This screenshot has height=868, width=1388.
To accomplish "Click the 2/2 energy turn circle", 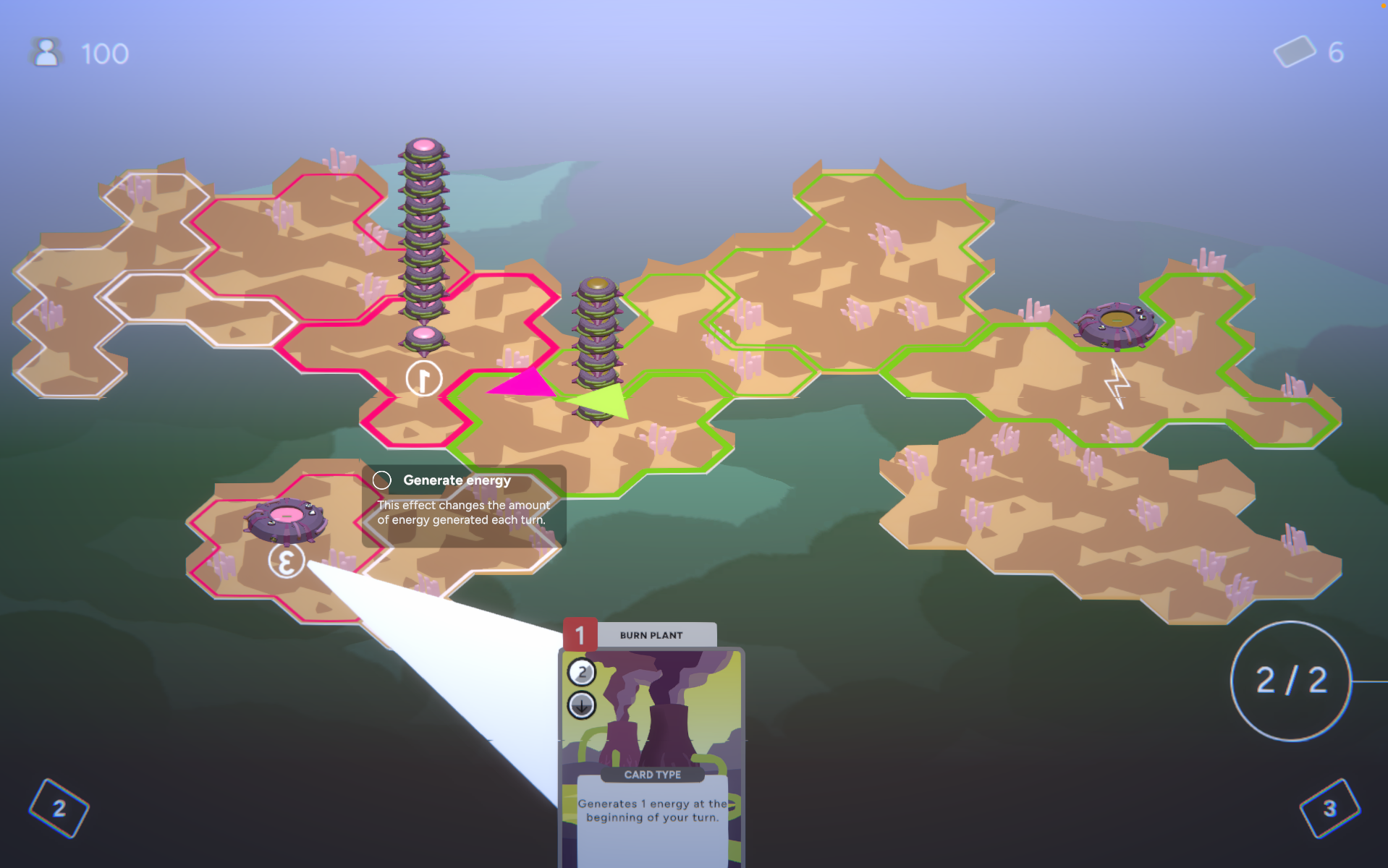I will coord(1291,681).
